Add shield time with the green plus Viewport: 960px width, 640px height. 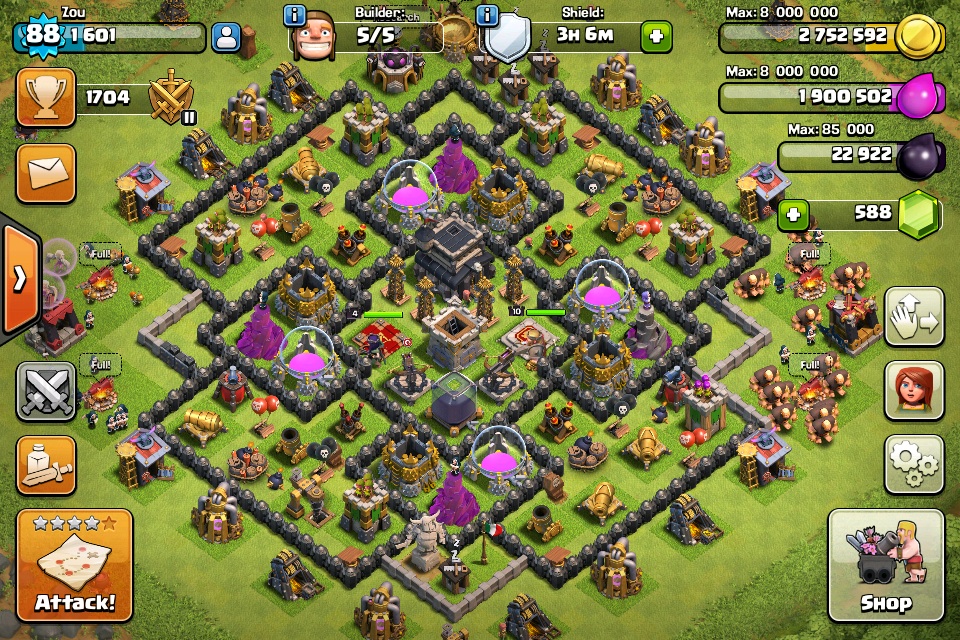coord(657,37)
